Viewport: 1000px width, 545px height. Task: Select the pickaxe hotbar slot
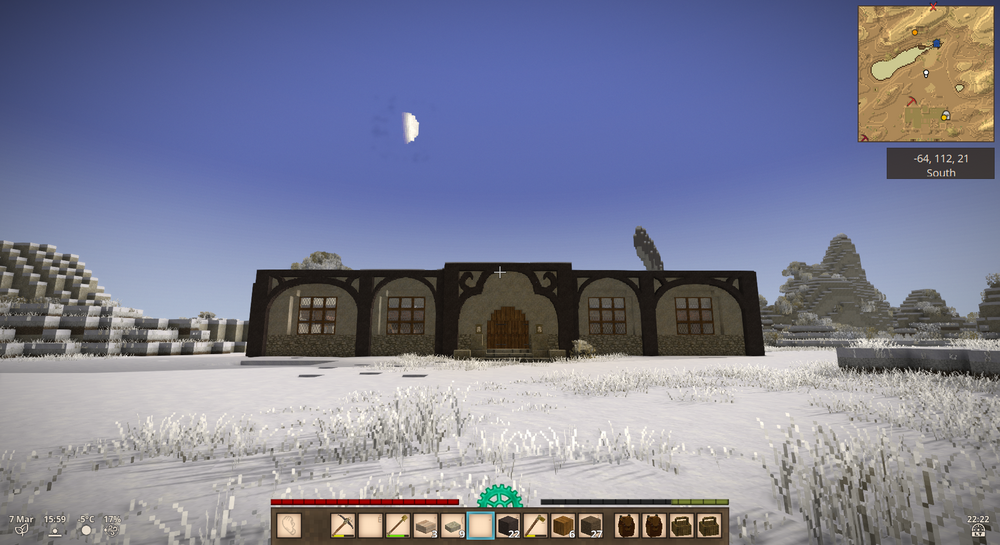[x=343, y=525]
